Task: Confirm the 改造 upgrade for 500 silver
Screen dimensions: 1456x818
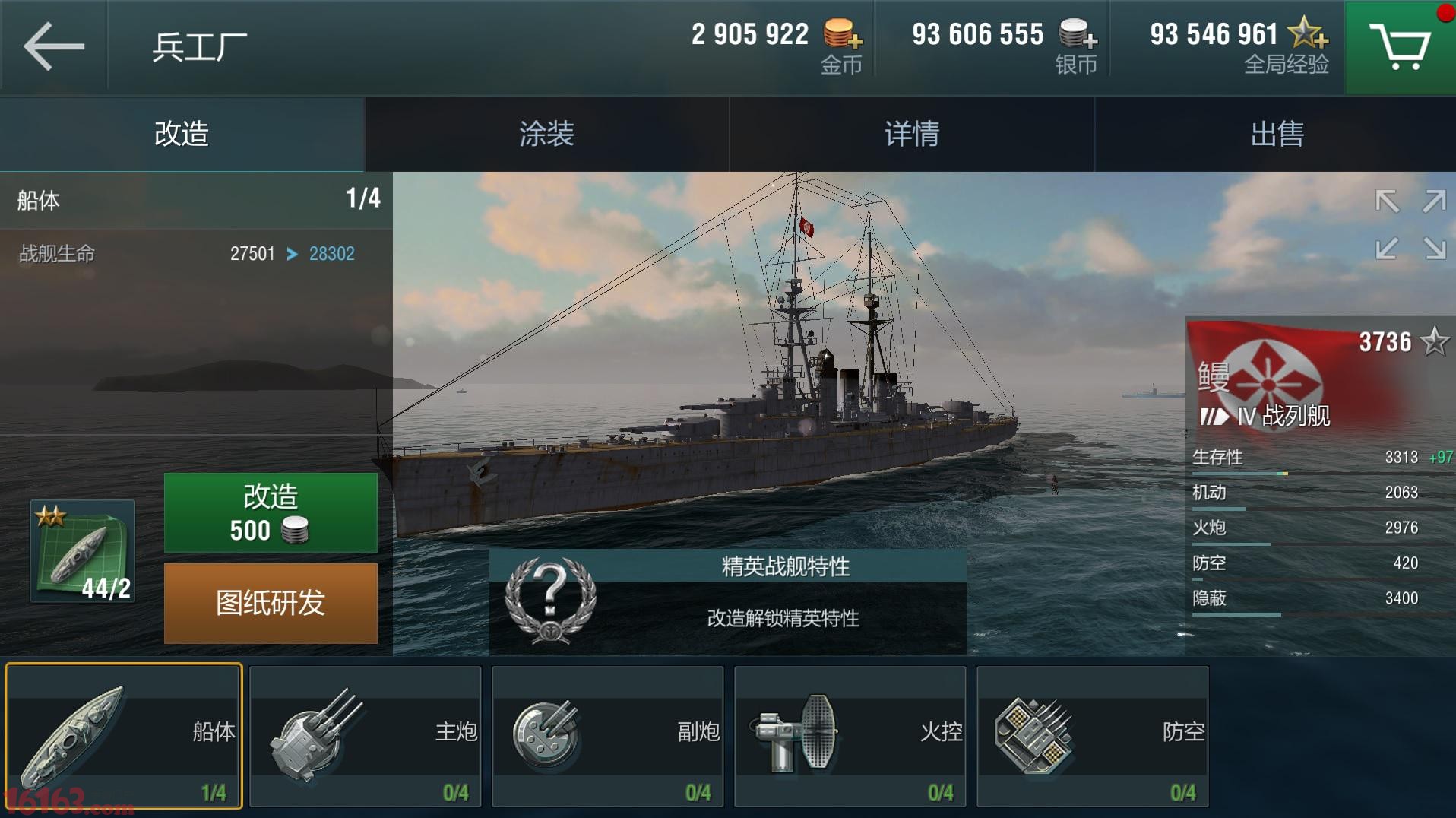Action: point(271,512)
